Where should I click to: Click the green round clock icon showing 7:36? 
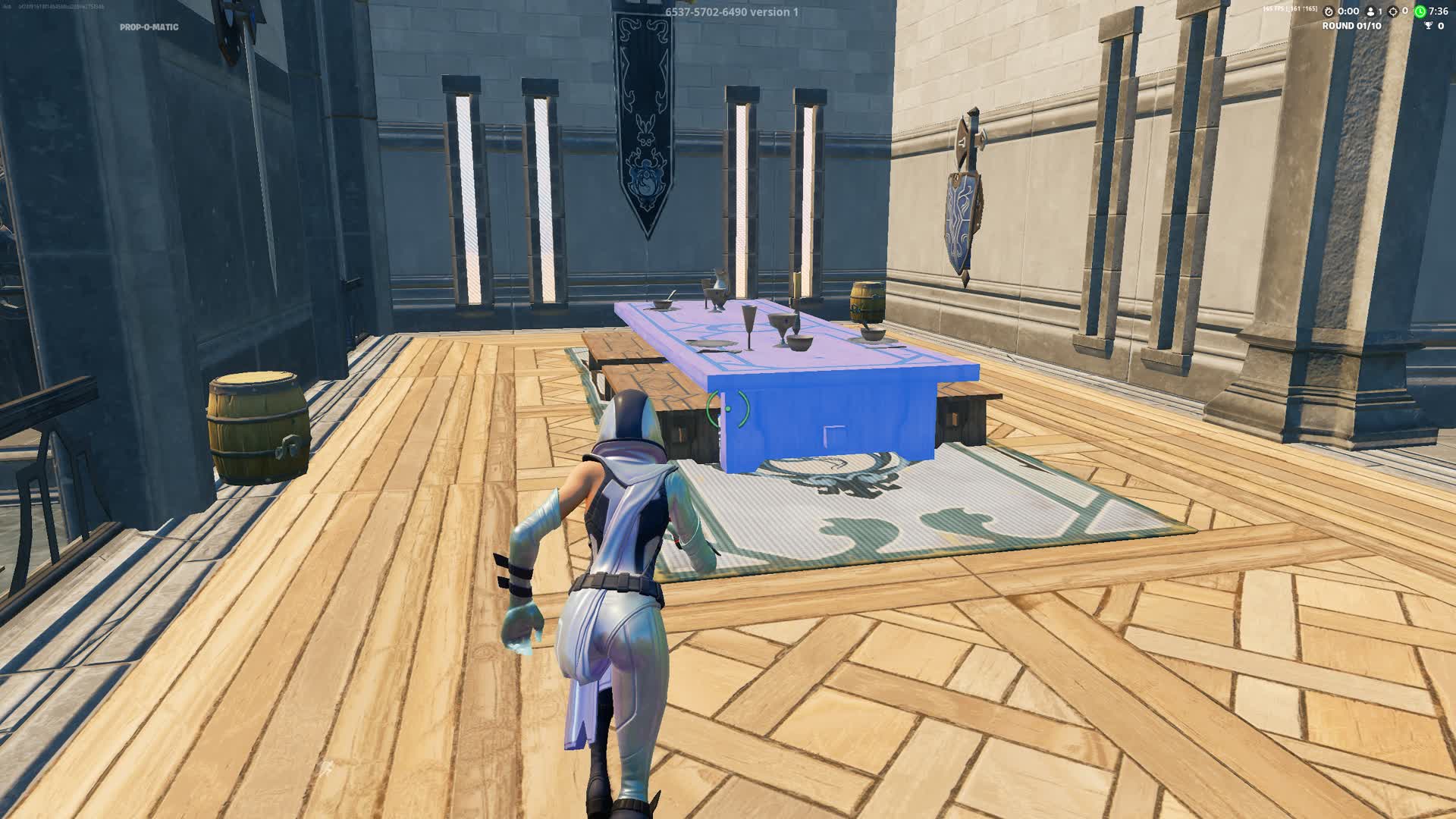(x=1420, y=12)
